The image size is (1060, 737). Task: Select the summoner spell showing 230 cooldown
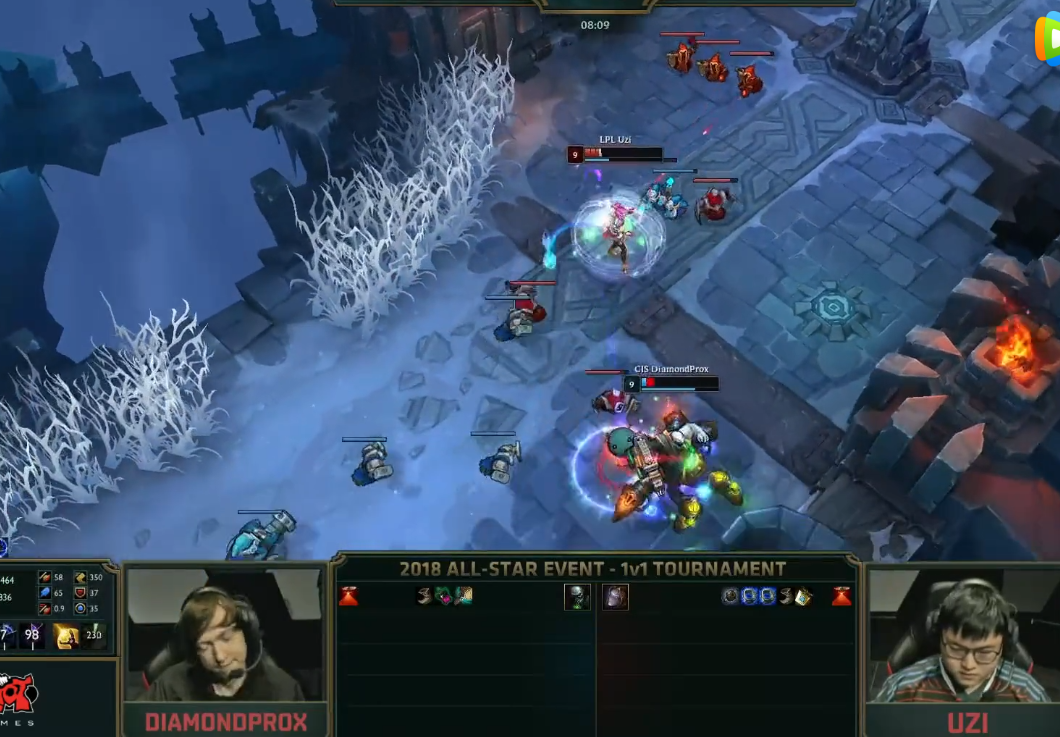click(96, 635)
